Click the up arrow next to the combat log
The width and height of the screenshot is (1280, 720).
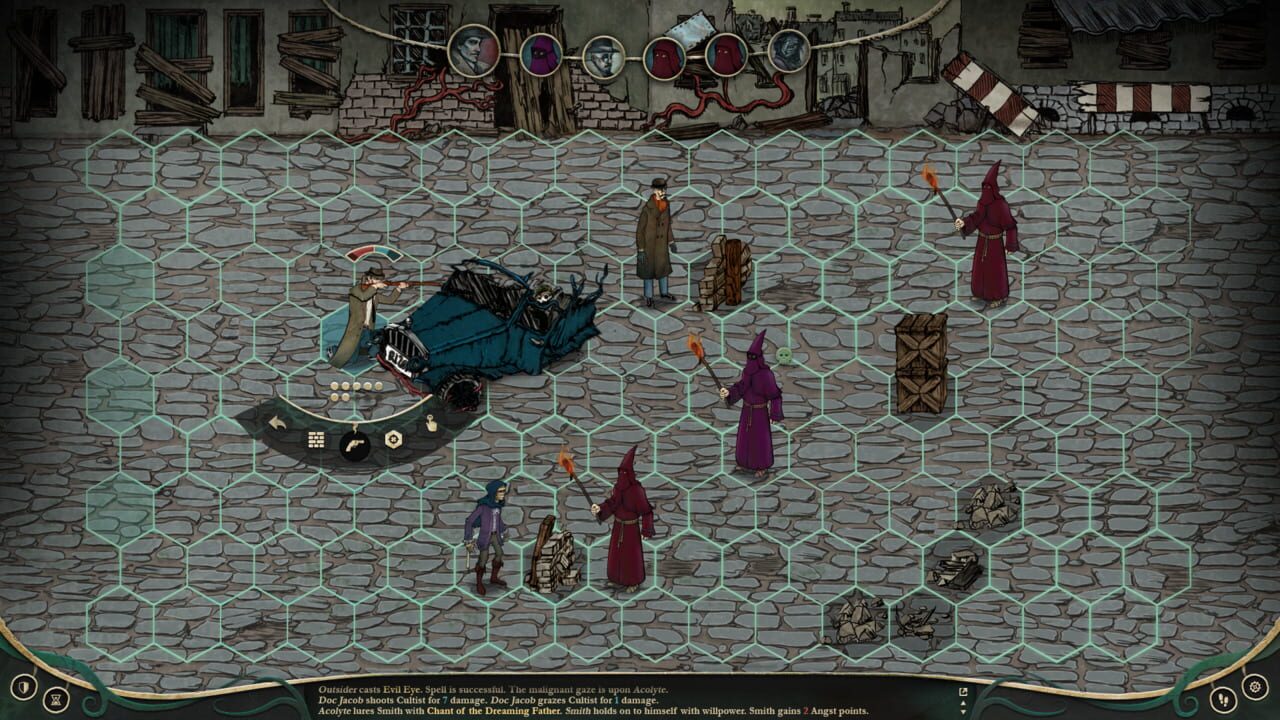click(x=963, y=703)
